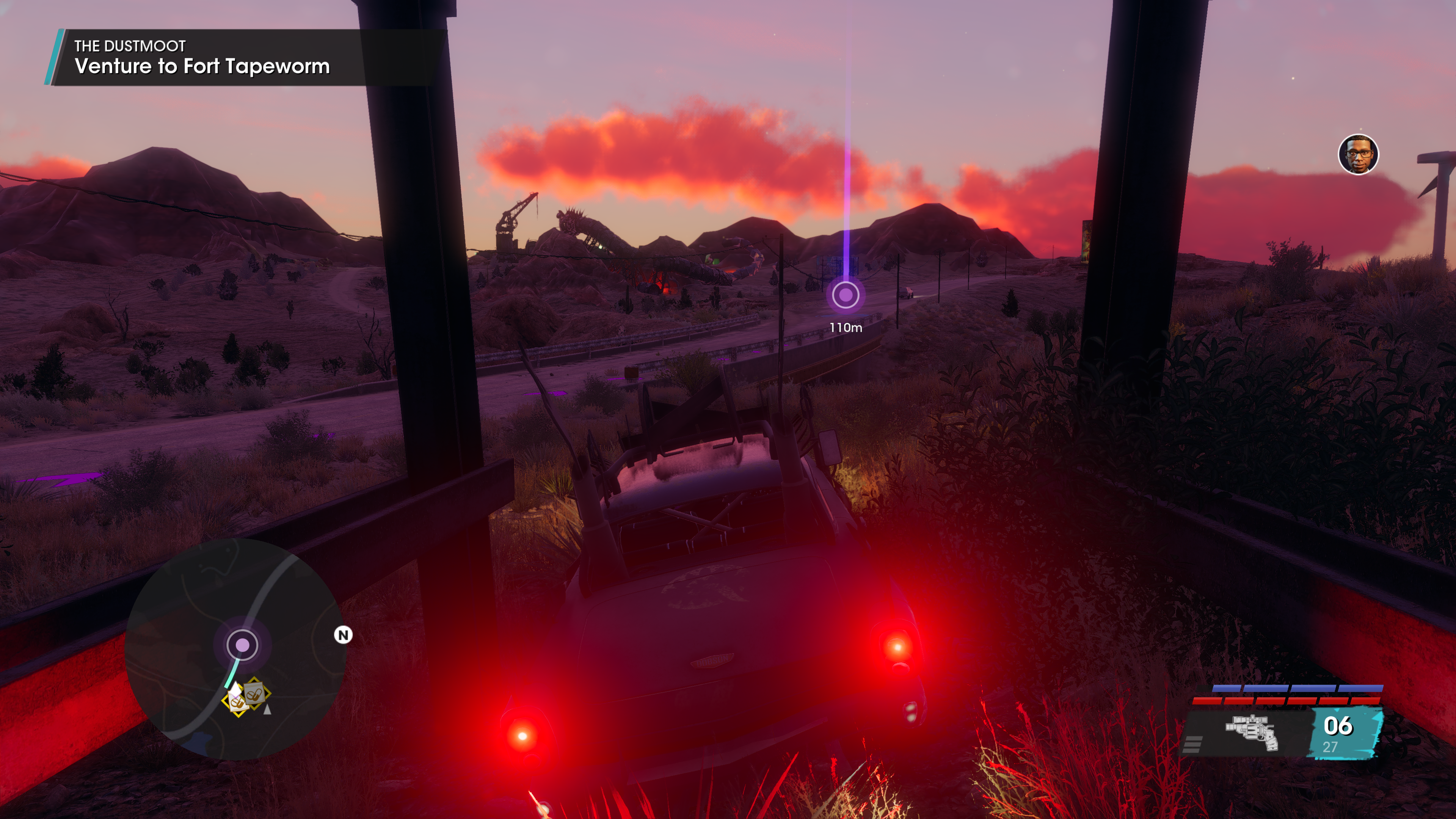Screen dimensions: 1456x819
Task: Select the purple objective marker on the minimap
Action: point(243,645)
